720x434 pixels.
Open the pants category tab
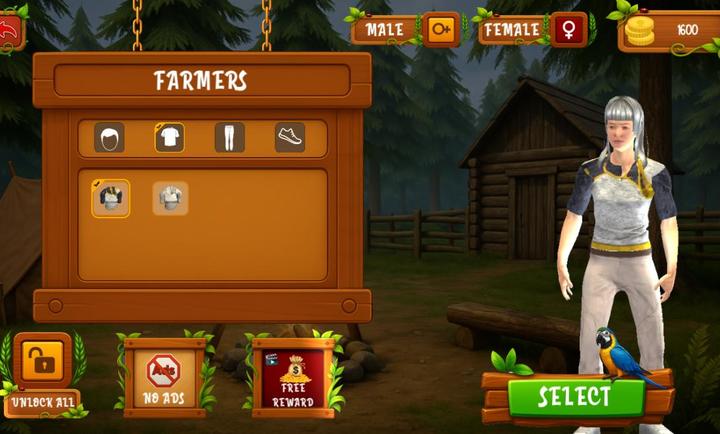click(x=229, y=138)
